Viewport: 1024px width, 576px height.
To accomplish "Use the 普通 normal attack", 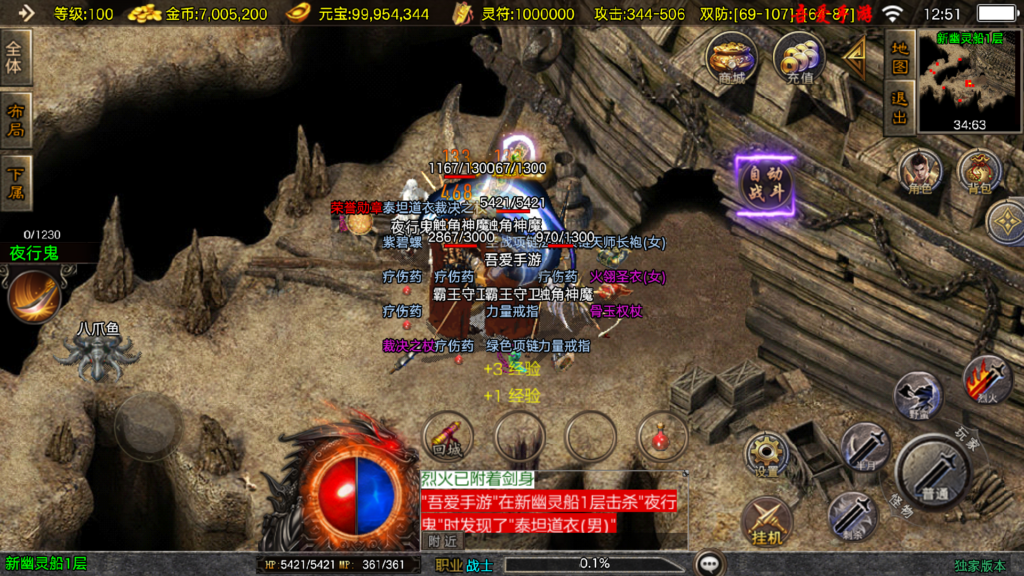I will [x=933, y=472].
